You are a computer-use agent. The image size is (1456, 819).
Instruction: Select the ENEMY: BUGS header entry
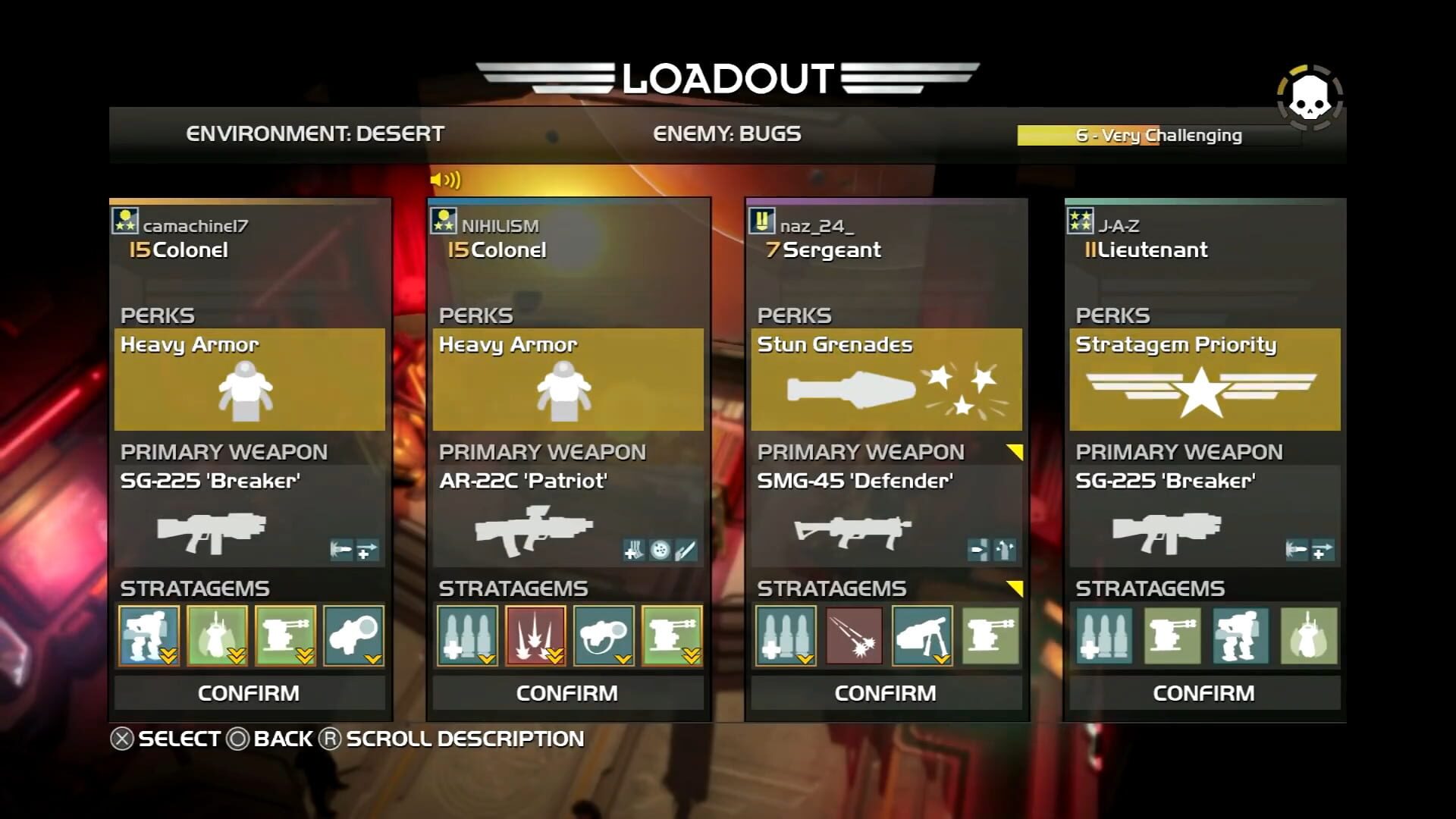tap(726, 133)
